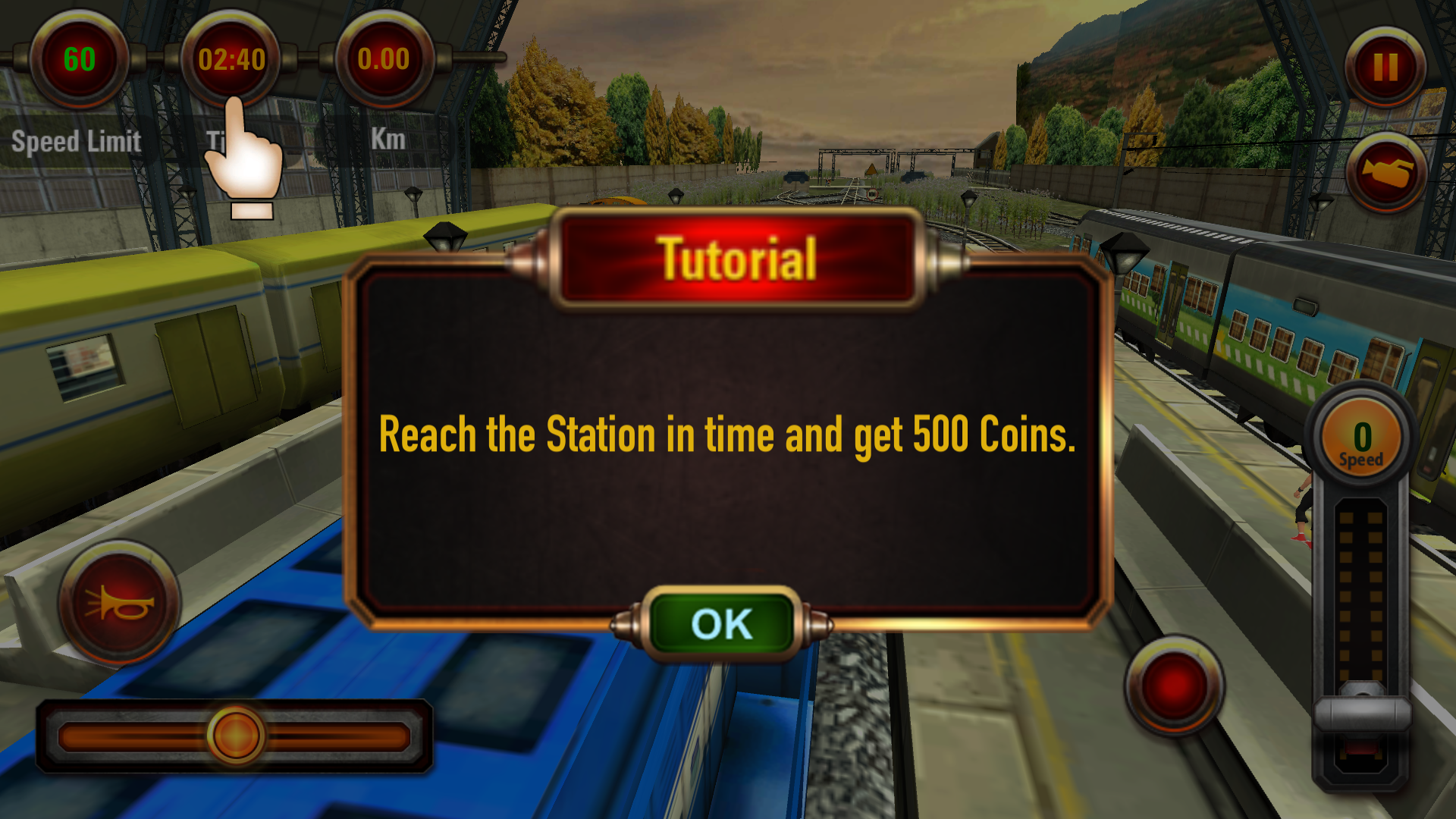Click the Km counter showing 0.00
This screenshot has width=1456, height=819.
384,57
